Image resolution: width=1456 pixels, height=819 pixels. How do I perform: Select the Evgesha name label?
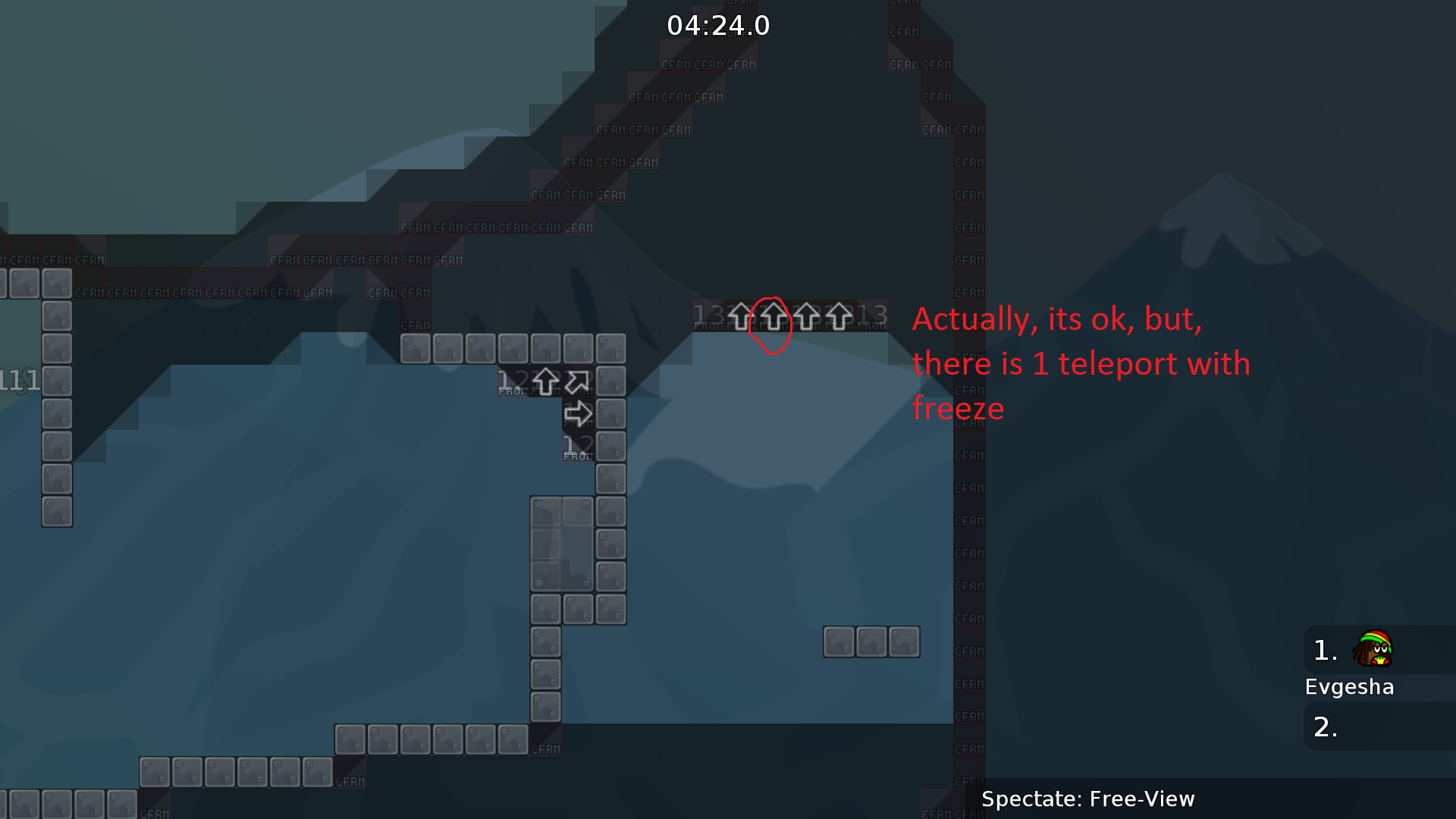tap(1349, 686)
